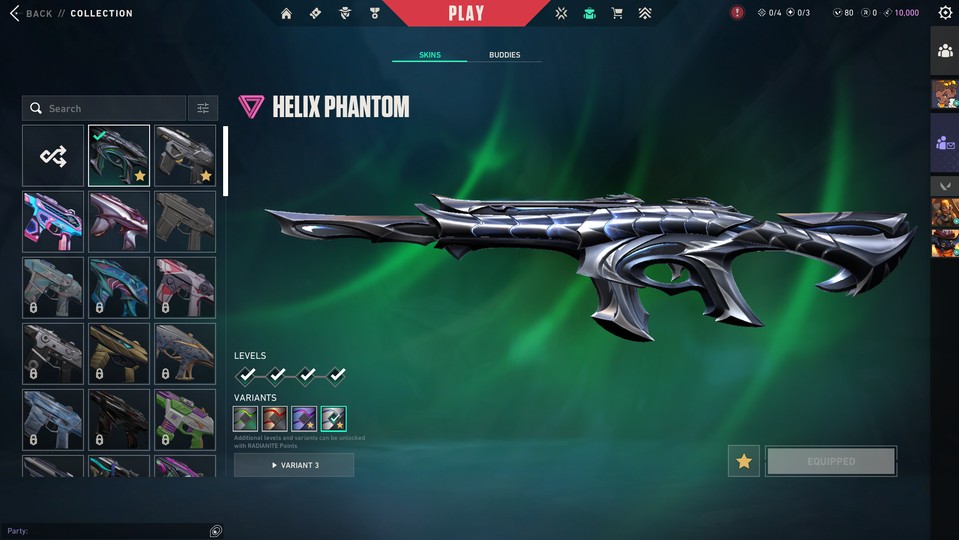Open the skin filter options

(x=202, y=108)
